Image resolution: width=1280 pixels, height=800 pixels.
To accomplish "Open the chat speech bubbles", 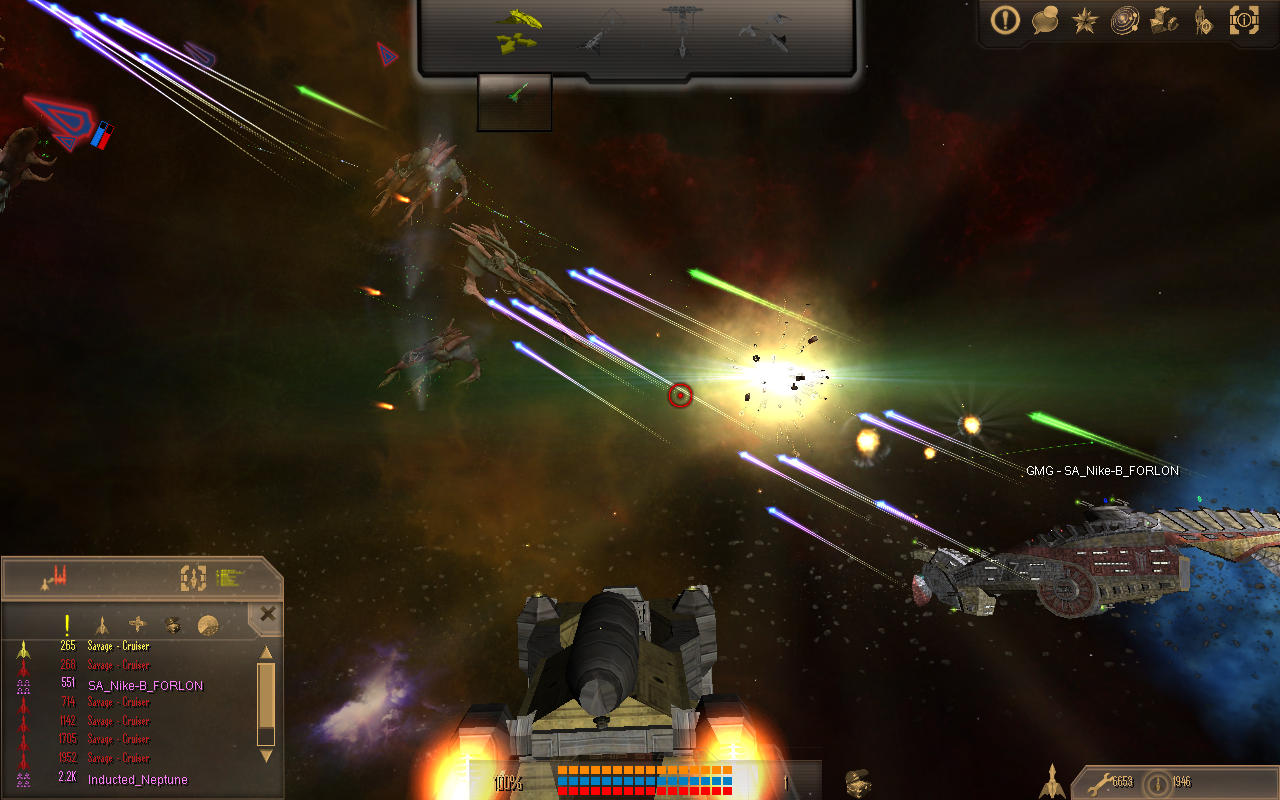I will pos(1045,20).
